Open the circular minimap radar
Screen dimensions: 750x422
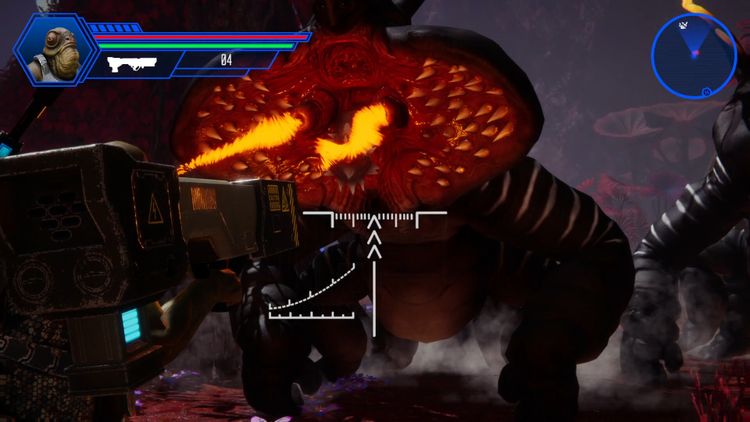click(693, 54)
